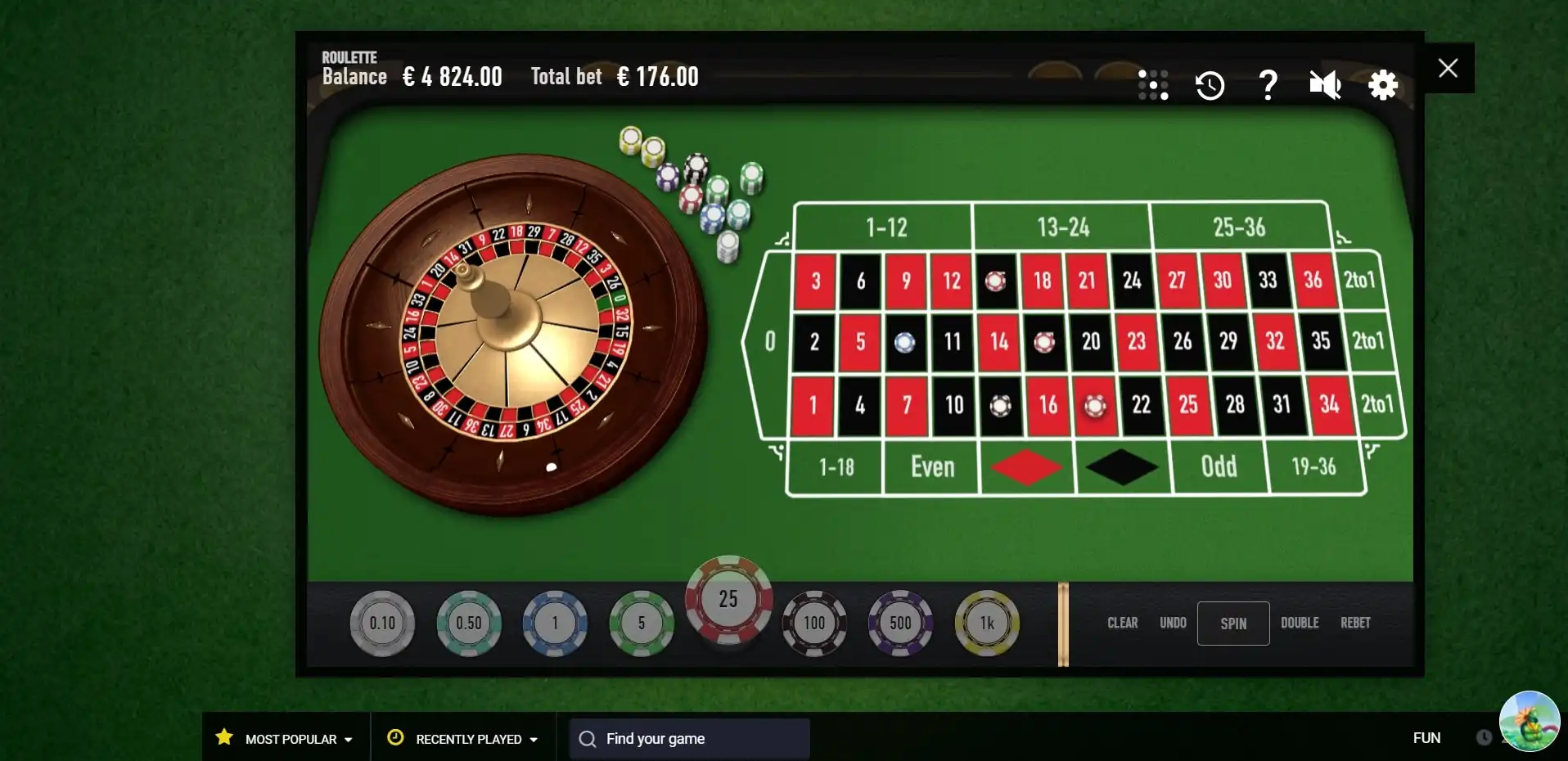Double the current bets
Screen dimensions: 1568x761
(x=1299, y=623)
